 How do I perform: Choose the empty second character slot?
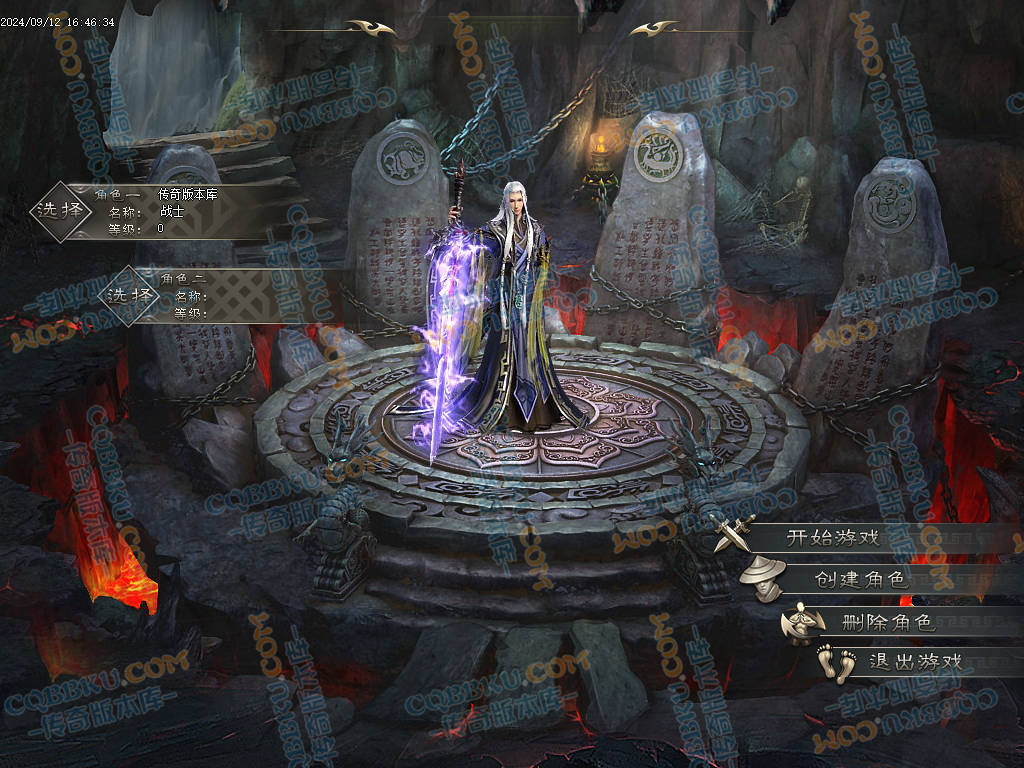(x=132, y=296)
